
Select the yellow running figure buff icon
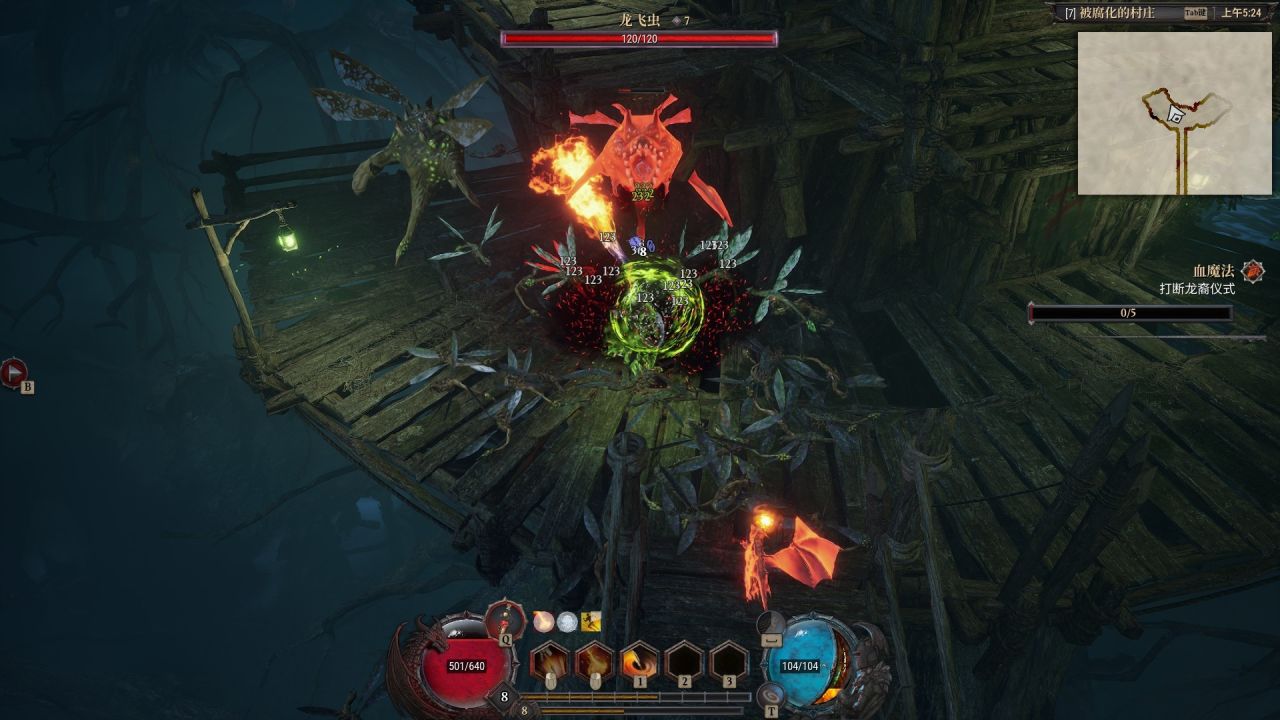[591, 621]
